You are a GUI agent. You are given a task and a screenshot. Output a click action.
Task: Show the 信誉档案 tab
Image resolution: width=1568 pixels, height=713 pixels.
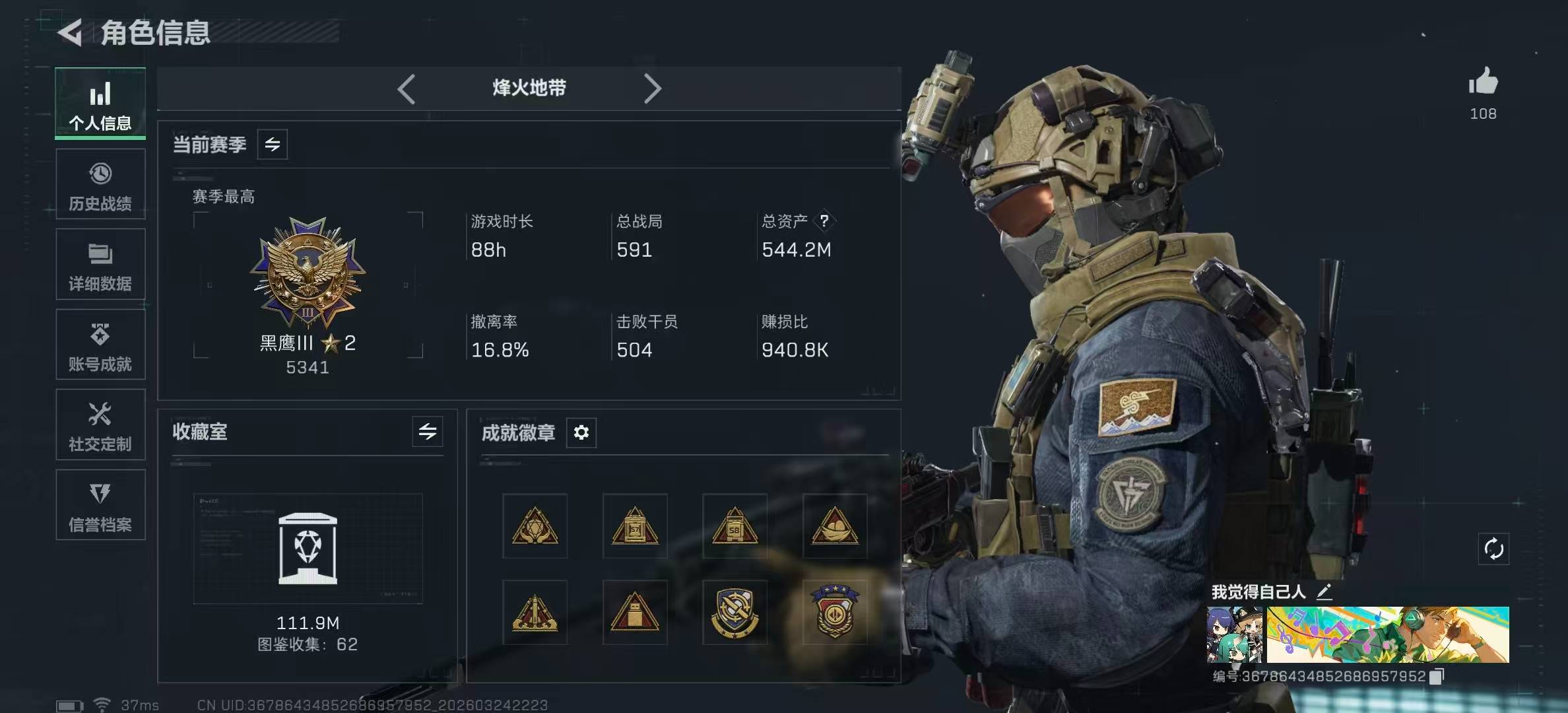point(100,506)
